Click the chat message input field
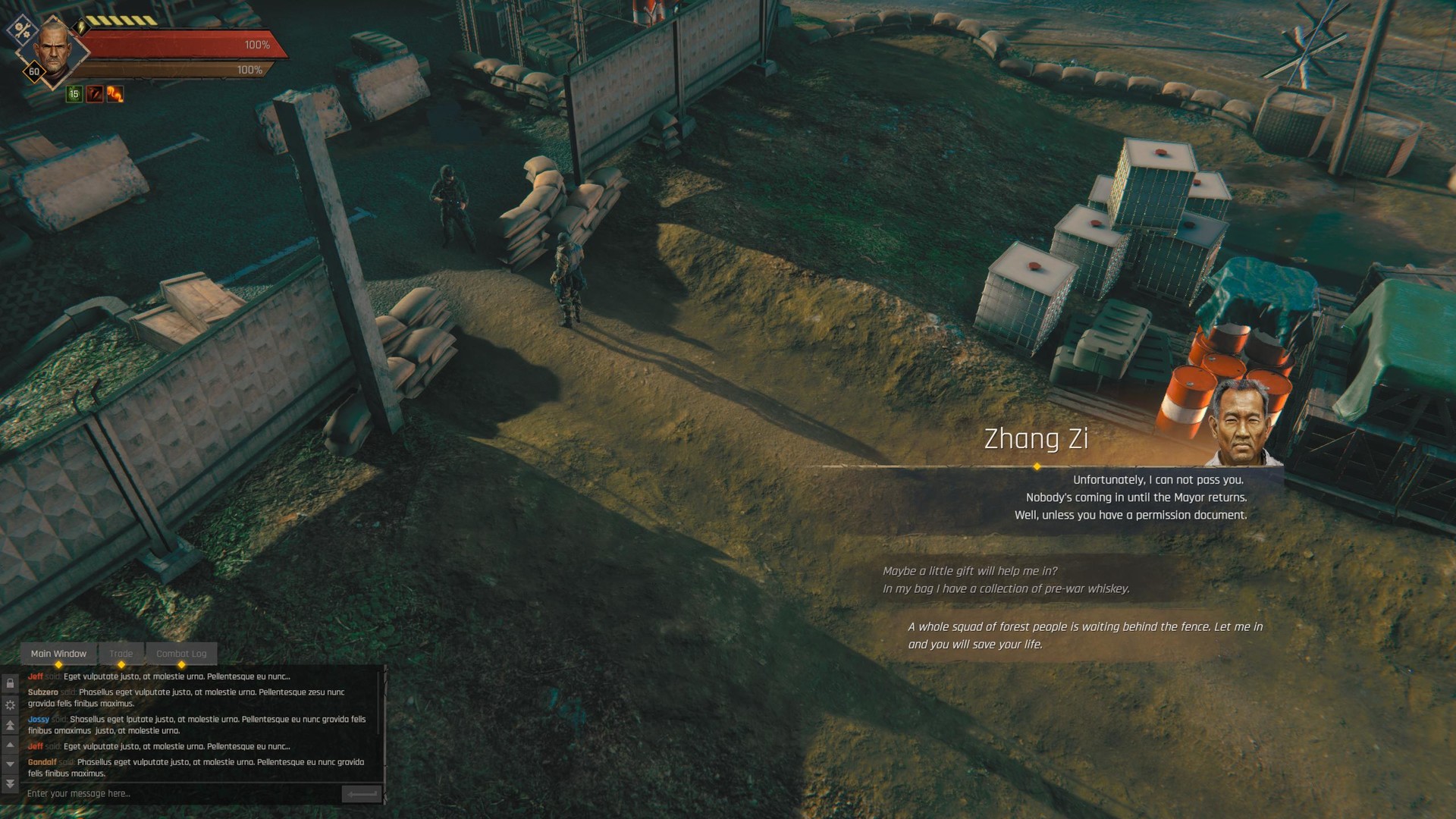Viewport: 1456px width, 819px height. click(x=182, y=794)
